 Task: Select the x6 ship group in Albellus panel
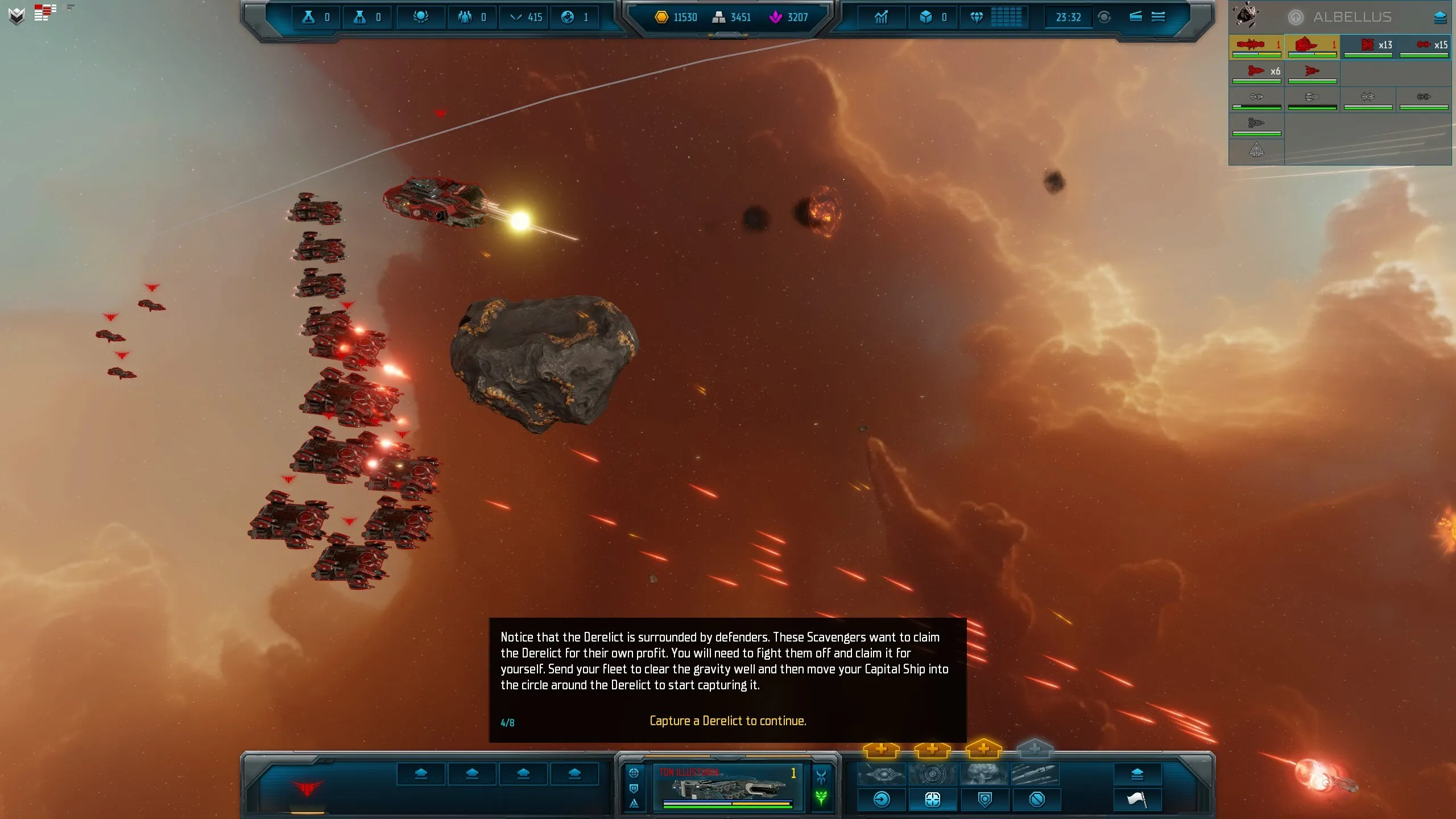coord(1257,72)
